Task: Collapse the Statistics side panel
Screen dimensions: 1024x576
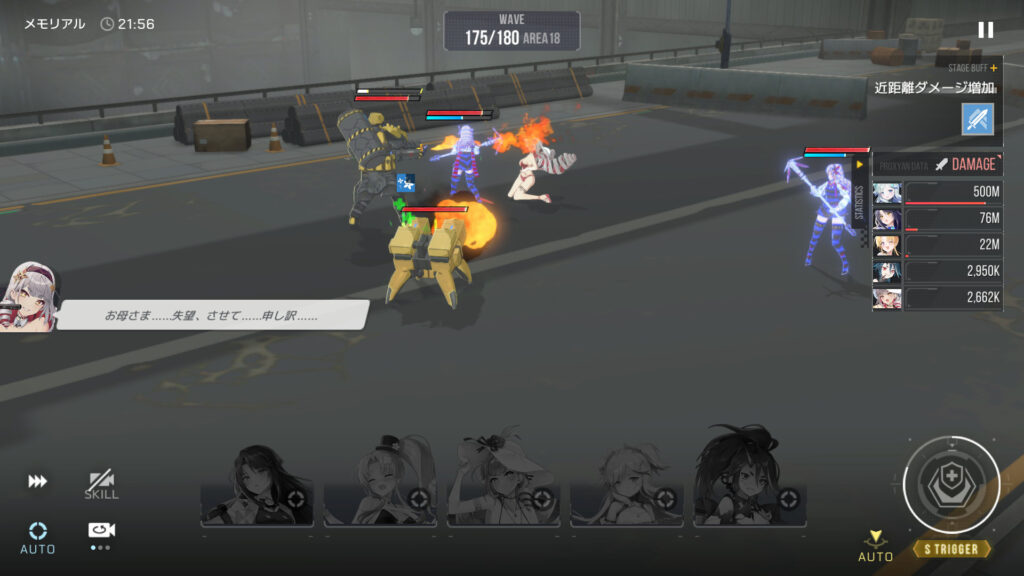Action: pos(859,166)
